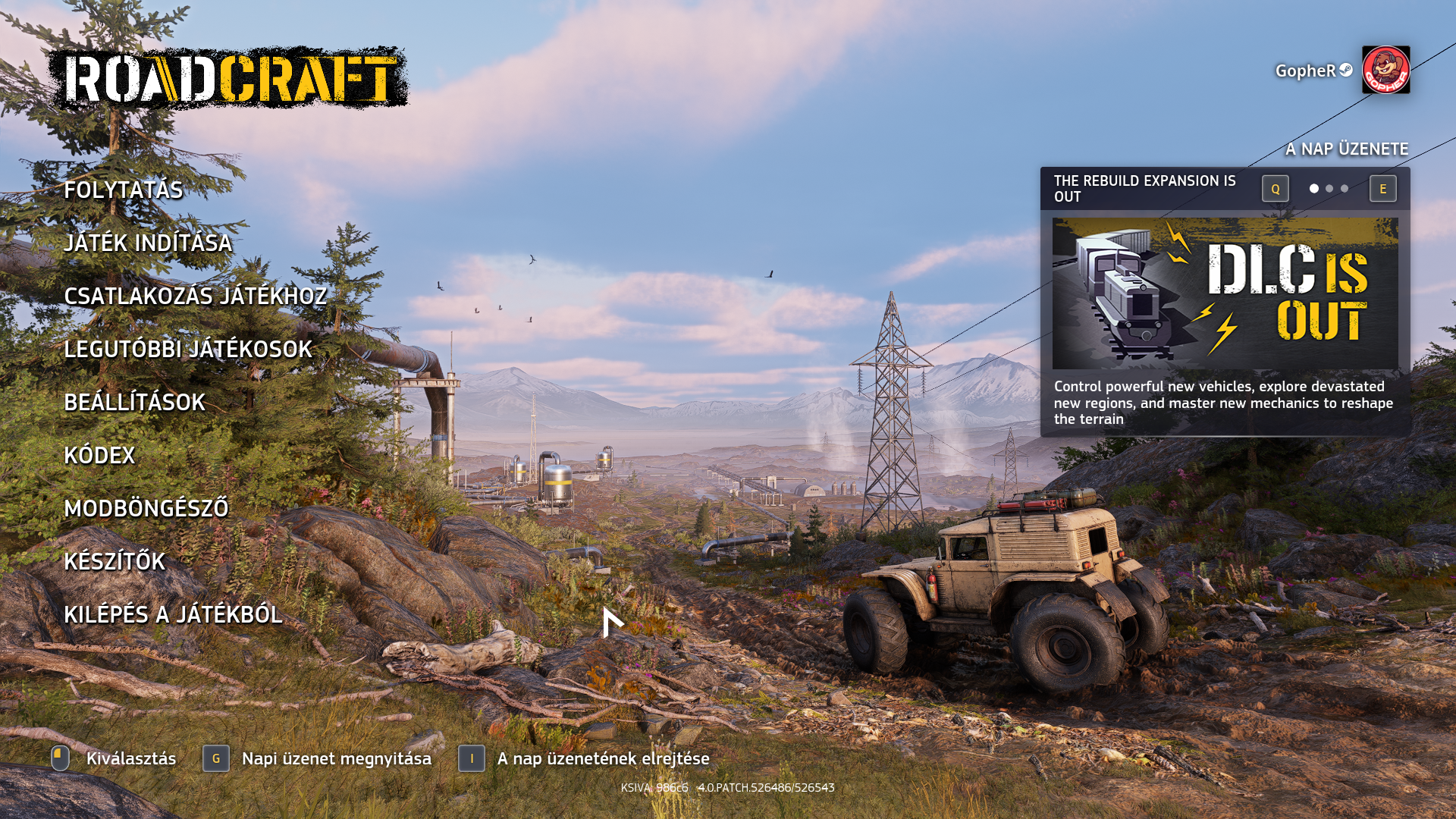Show the LEGUTÓBBI JÁTÉKOSOK list
This screenshot has width=1456, height=819.
188,349
